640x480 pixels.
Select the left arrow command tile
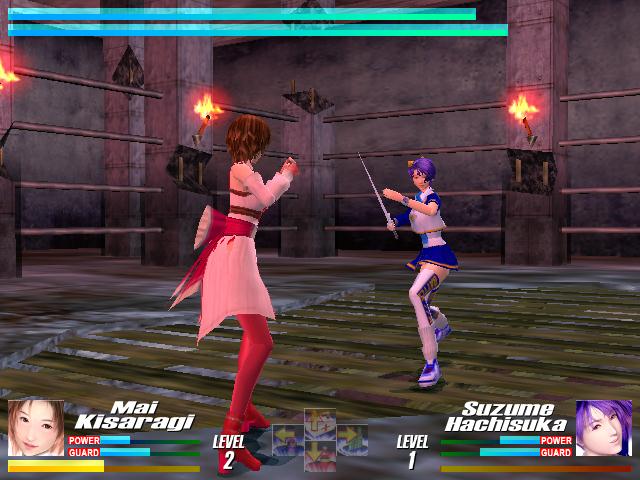coord(289,440)
